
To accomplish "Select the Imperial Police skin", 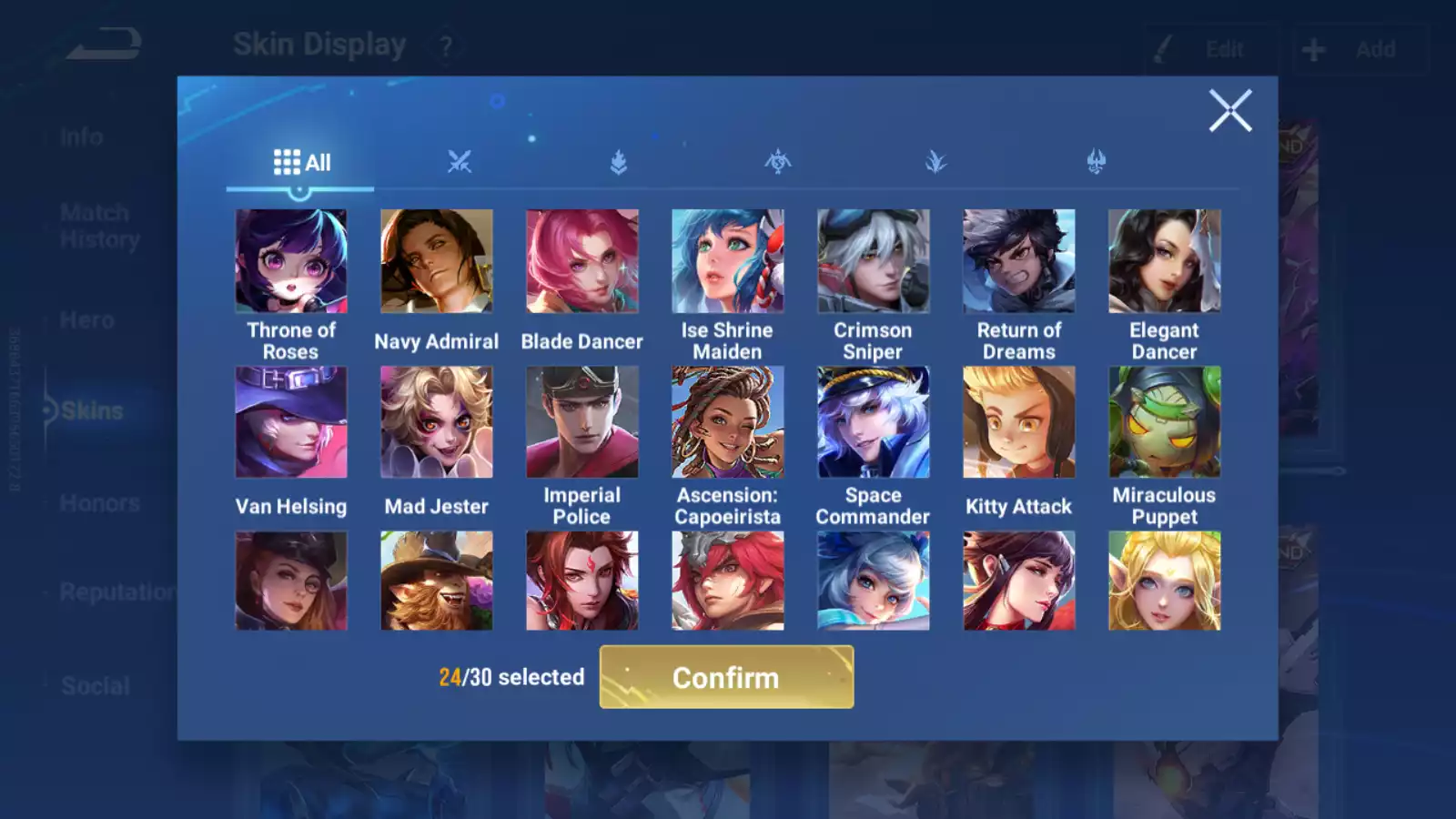I will 582,422.
